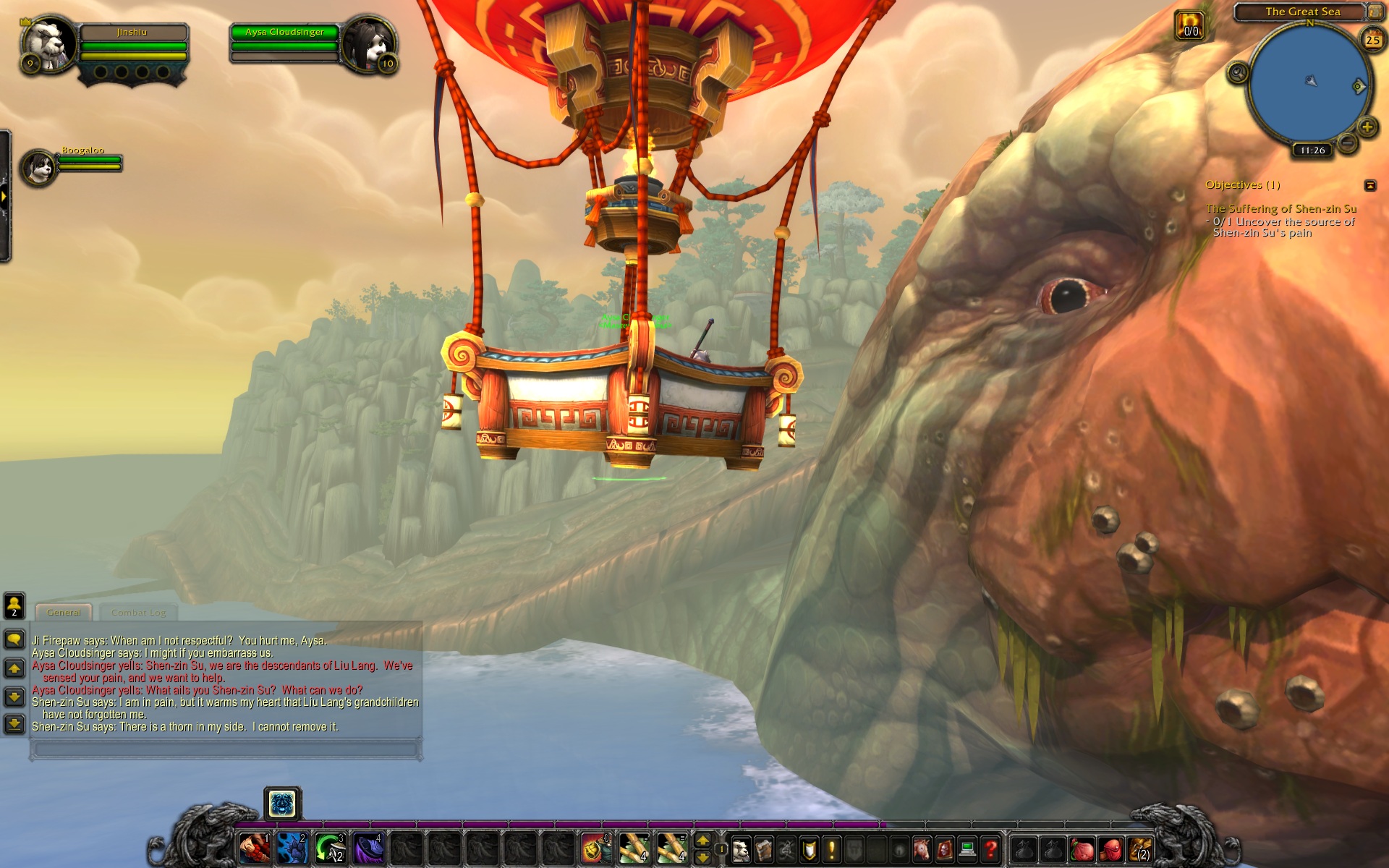Open The Suffering of Shen-zin Su quest
Screen dimensions: 1389x868
pyautogui.click(x=1280, y=208)
